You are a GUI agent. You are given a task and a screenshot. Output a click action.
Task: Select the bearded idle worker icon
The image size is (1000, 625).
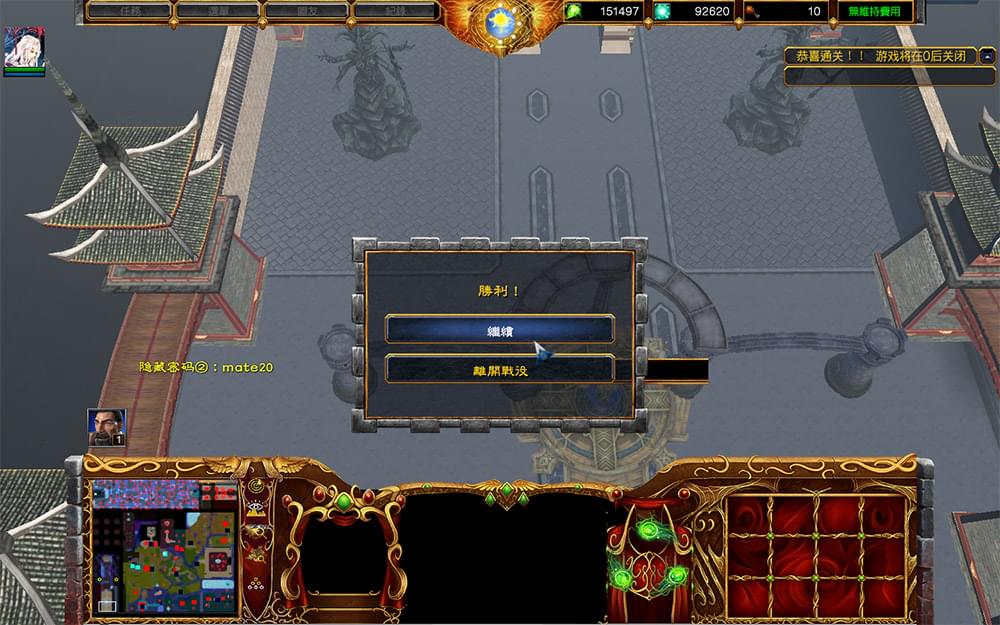coord(106,427)
